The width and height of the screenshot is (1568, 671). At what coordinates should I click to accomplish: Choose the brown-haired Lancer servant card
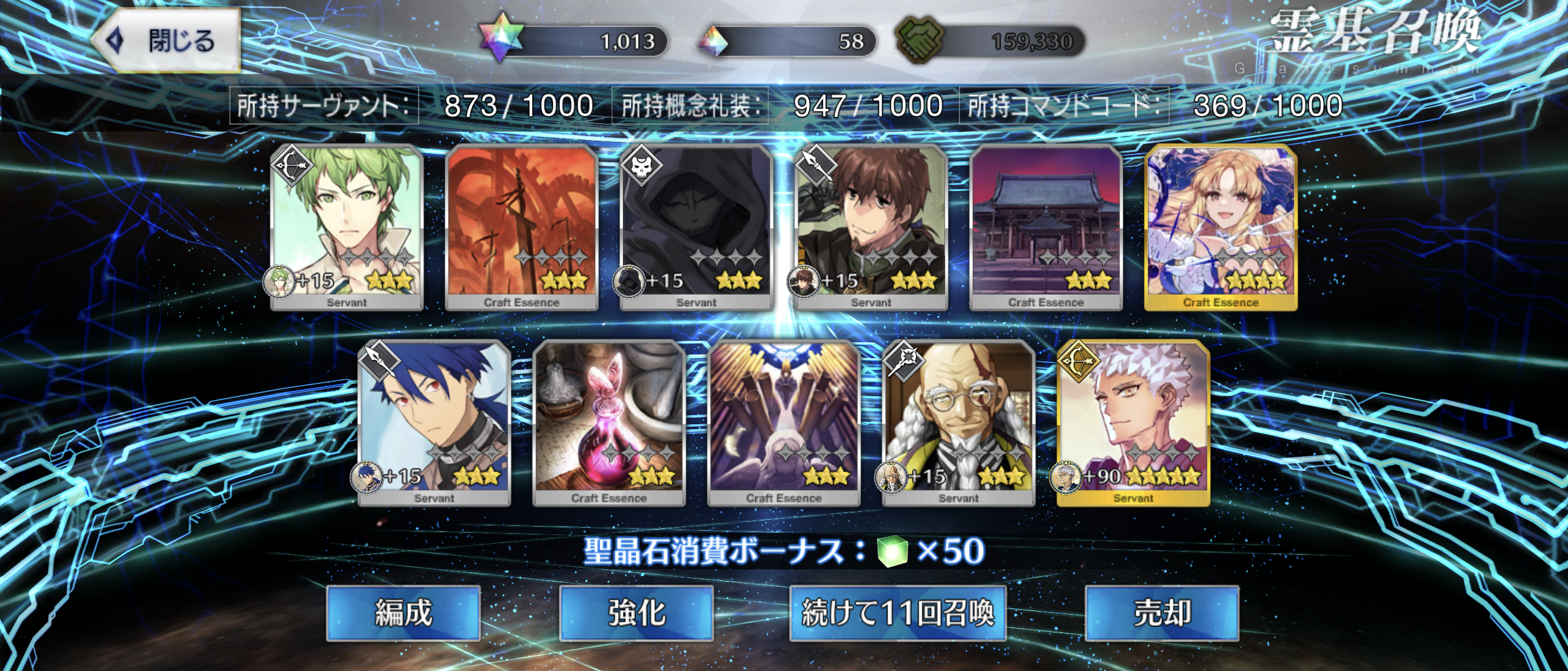[871, 227]
